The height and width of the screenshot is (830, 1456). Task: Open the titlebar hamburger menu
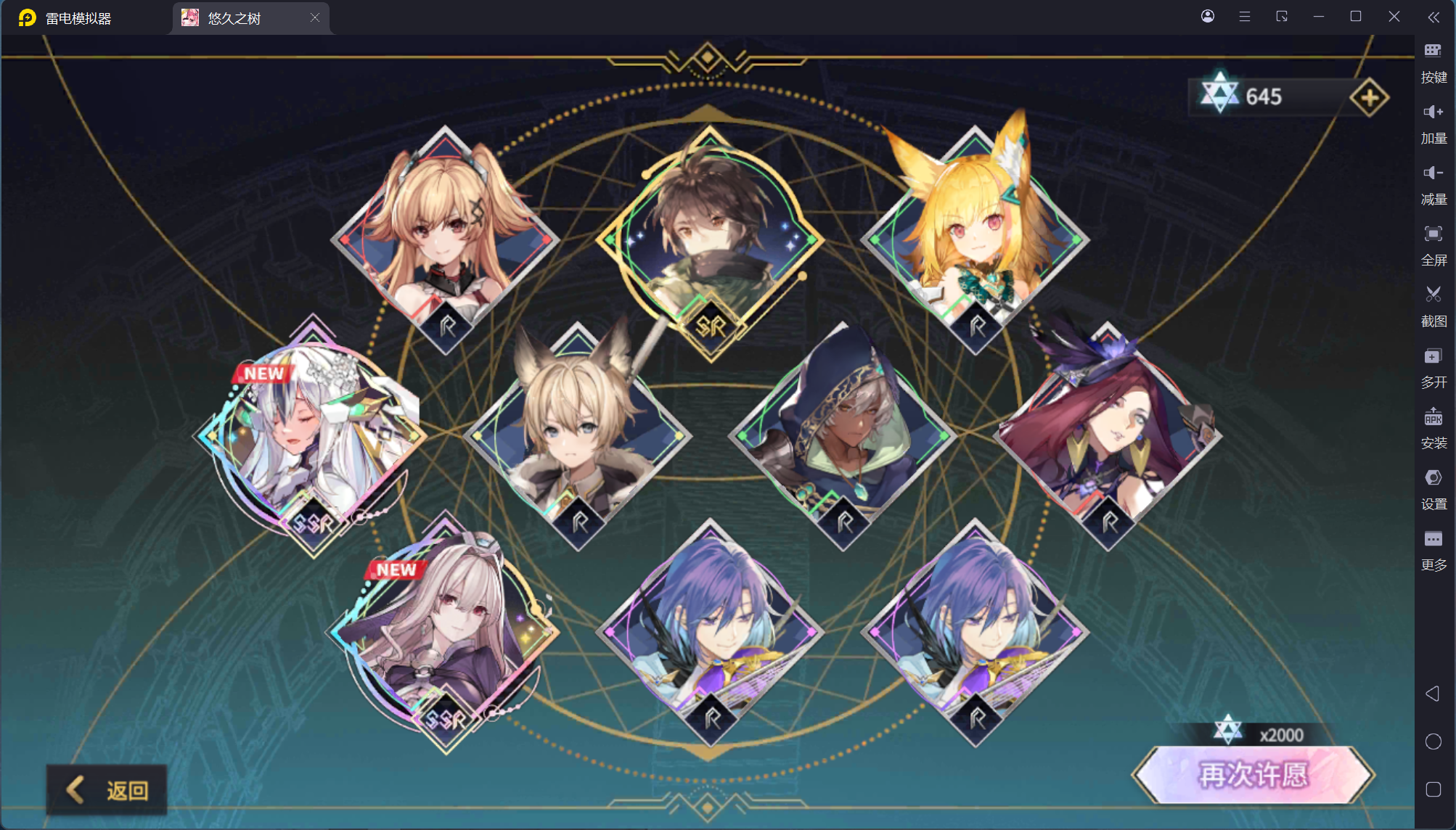[1245, 16]
